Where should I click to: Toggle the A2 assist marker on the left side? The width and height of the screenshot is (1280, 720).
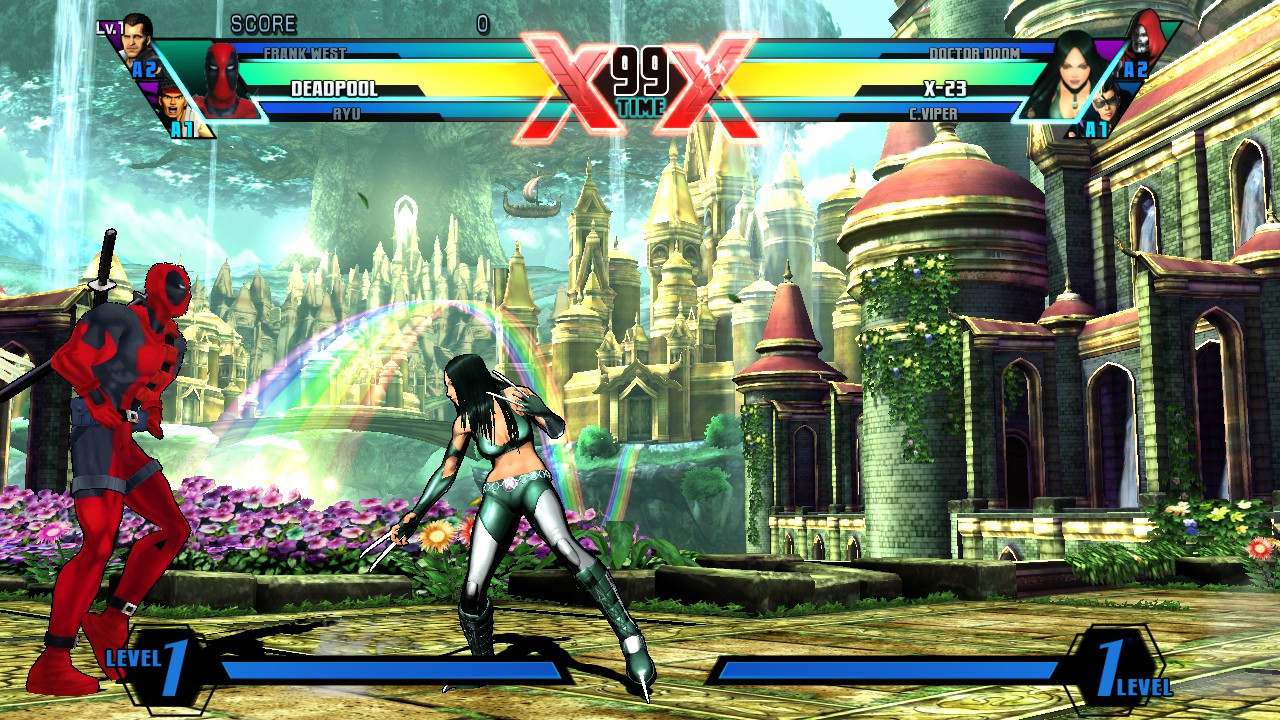[x=142, y=67]
